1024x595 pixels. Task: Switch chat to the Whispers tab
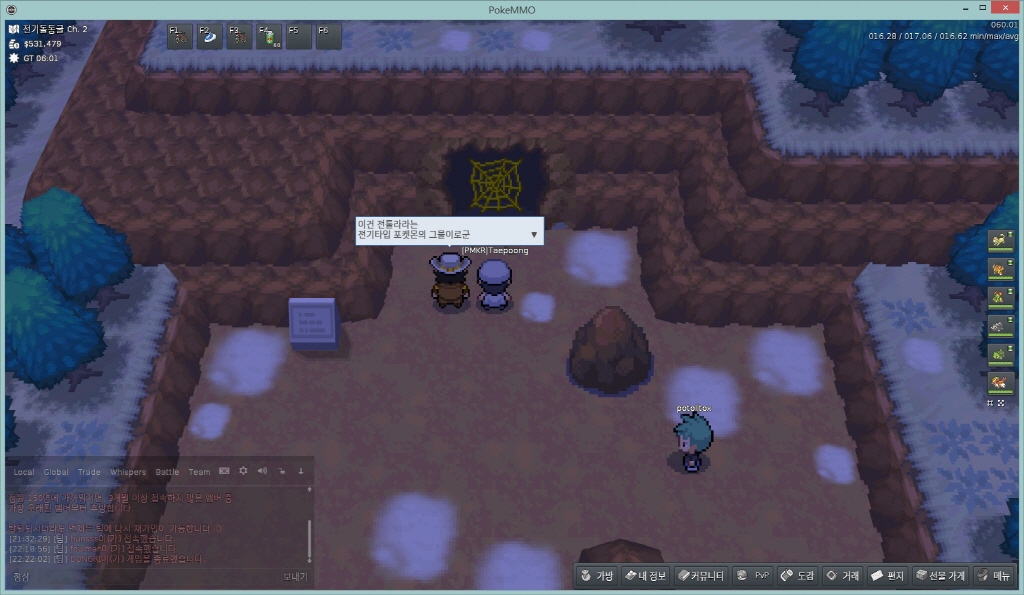pos(127,472)
